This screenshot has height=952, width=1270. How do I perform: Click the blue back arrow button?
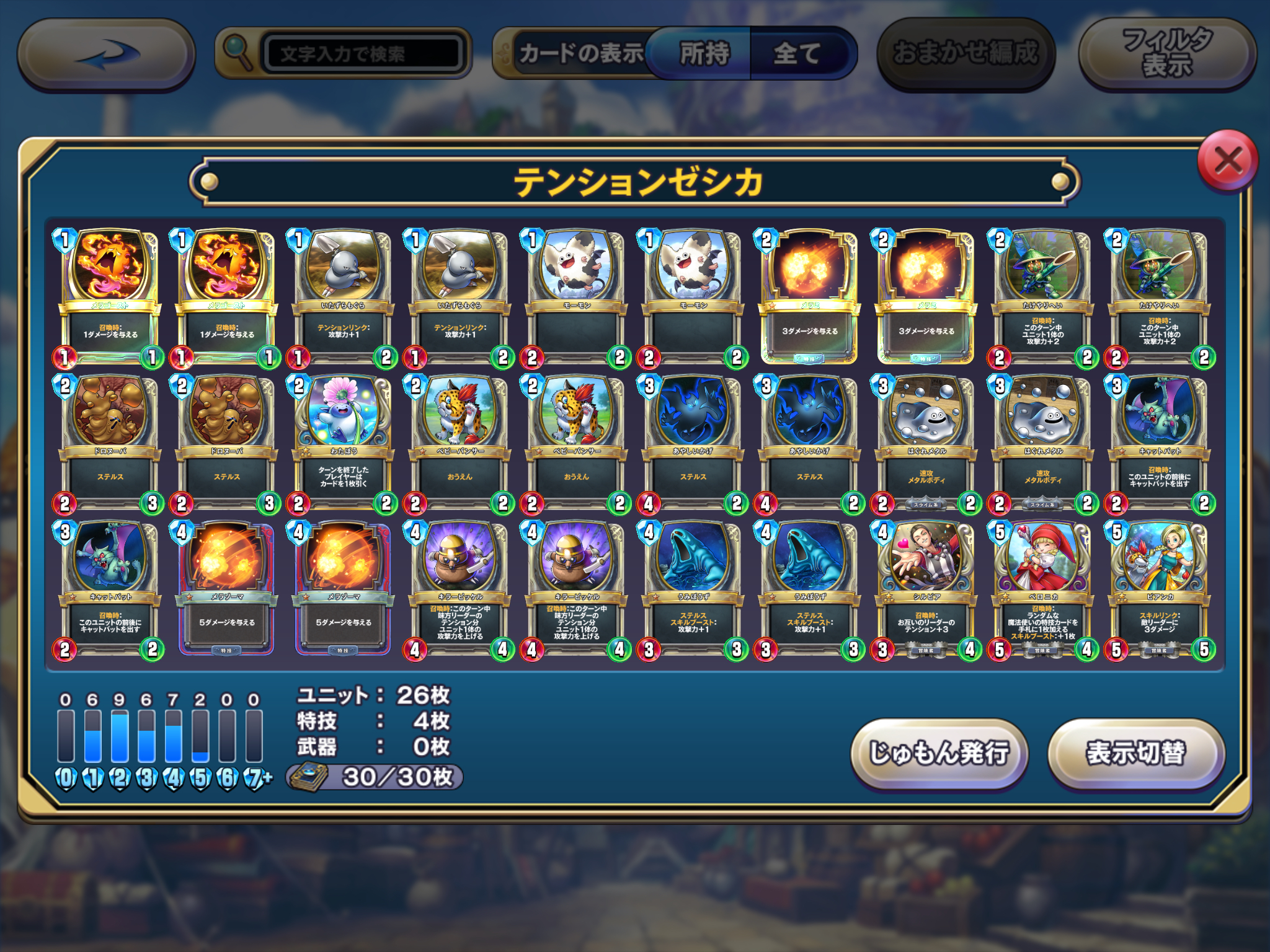coord(106,54)
